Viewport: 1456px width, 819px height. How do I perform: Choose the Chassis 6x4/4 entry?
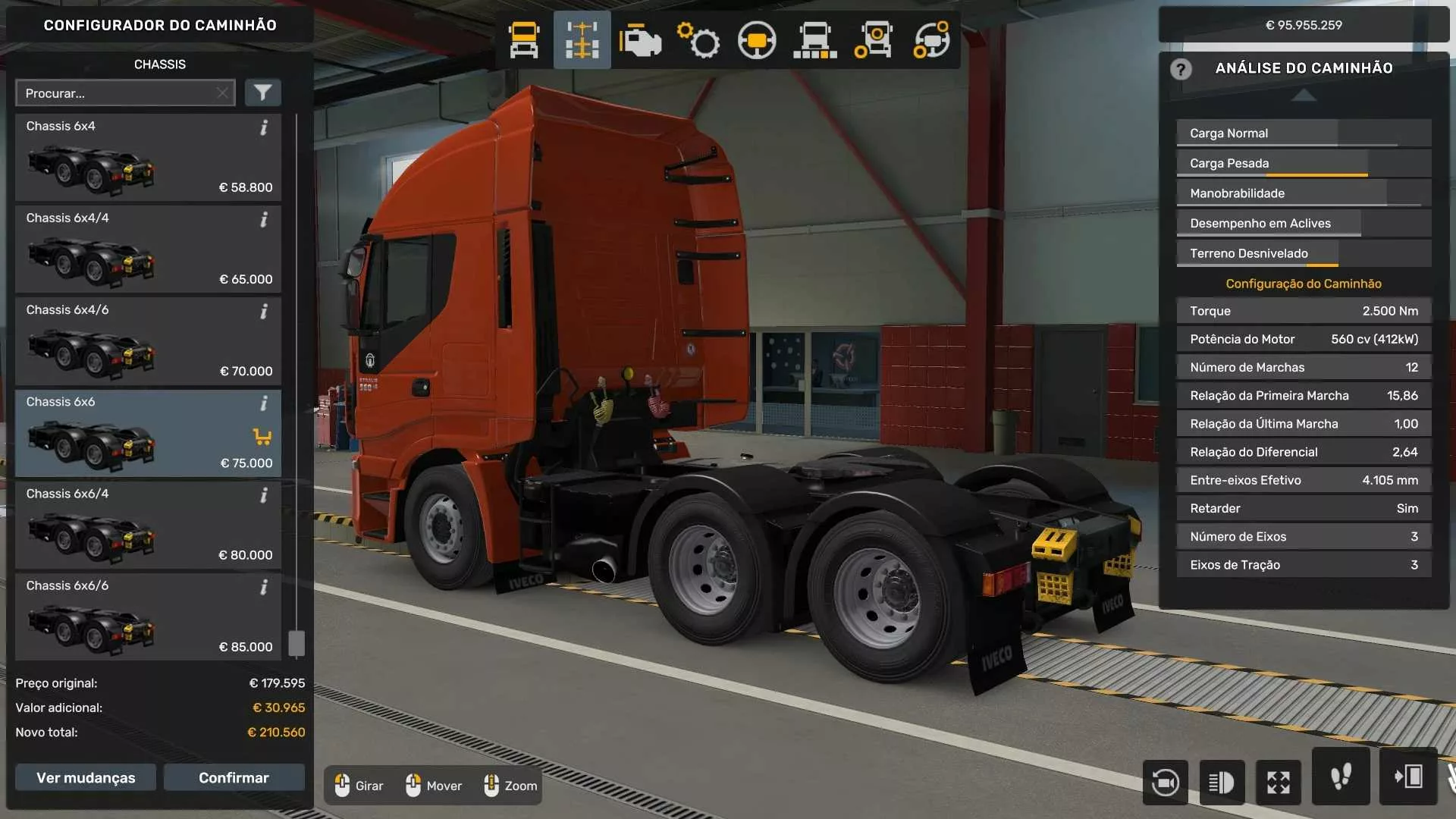coord(148,249)
